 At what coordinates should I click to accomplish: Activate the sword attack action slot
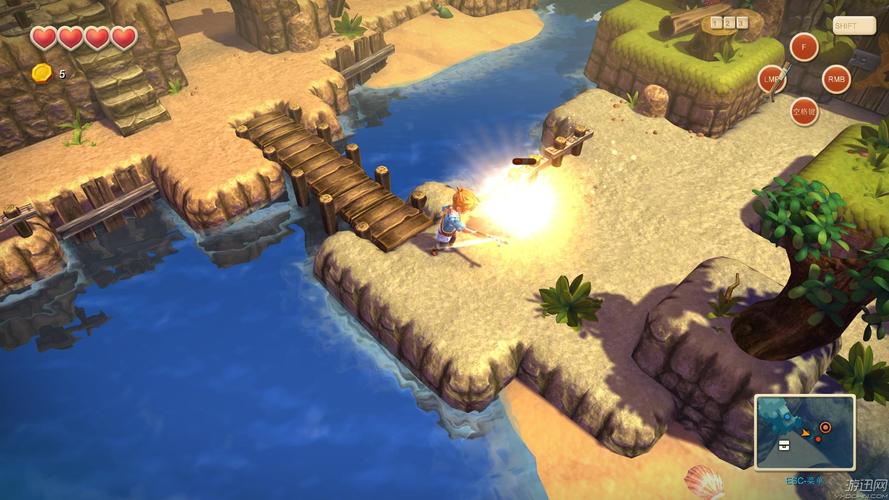click(771, 77)
